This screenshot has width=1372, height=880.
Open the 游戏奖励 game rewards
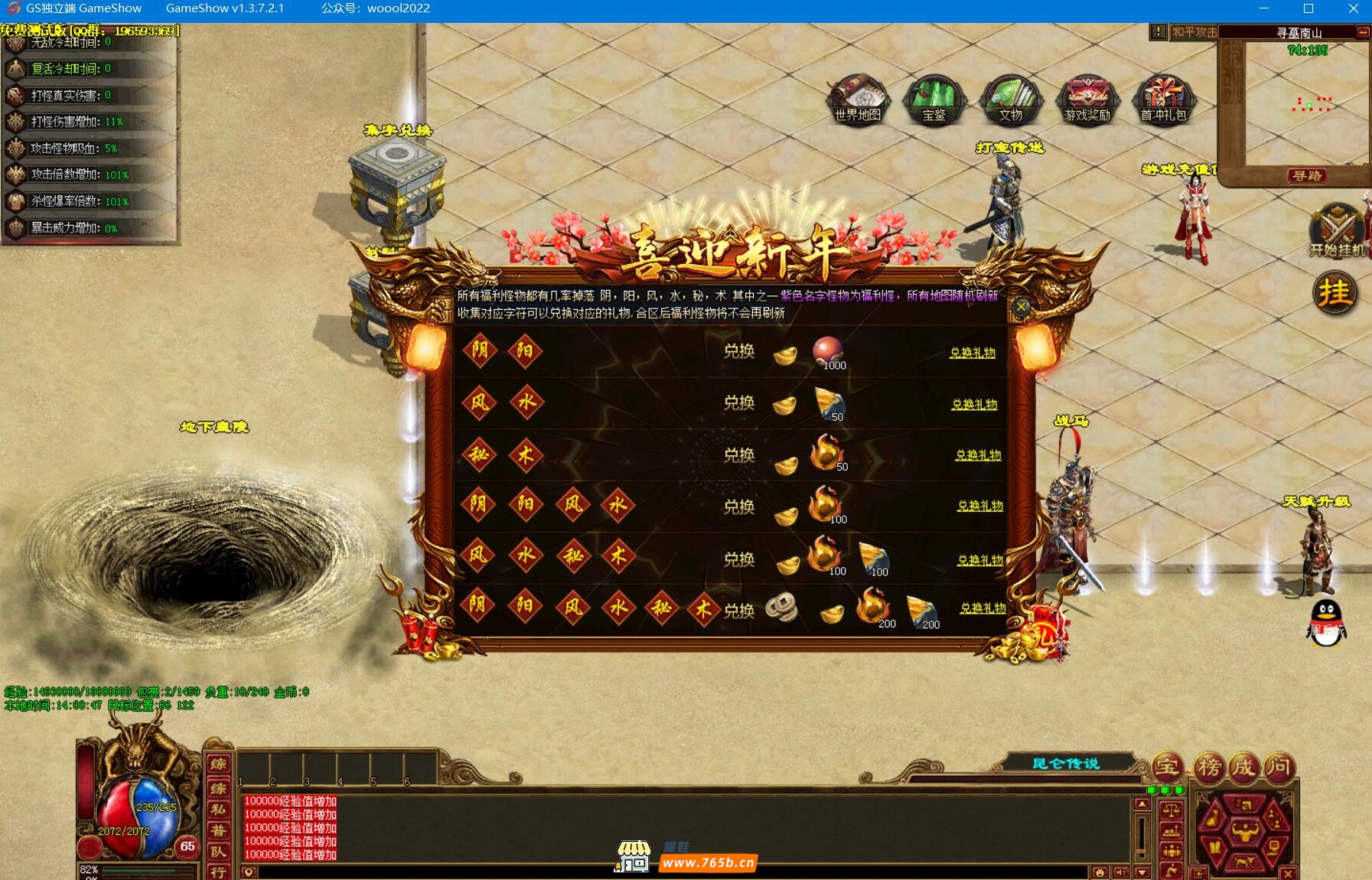click(1087, 99)
